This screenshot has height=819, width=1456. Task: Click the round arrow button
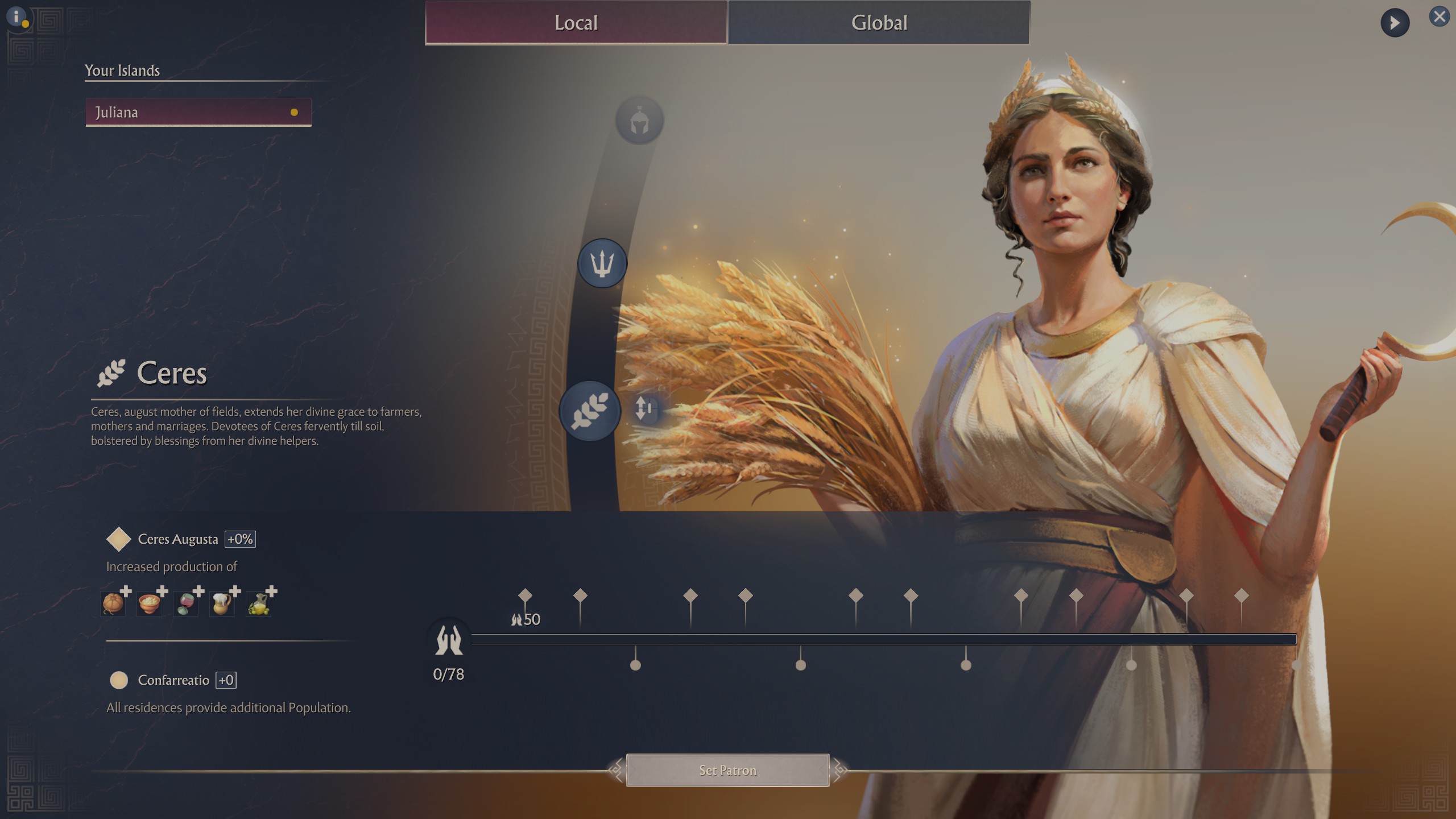[x=1395, y=23]
